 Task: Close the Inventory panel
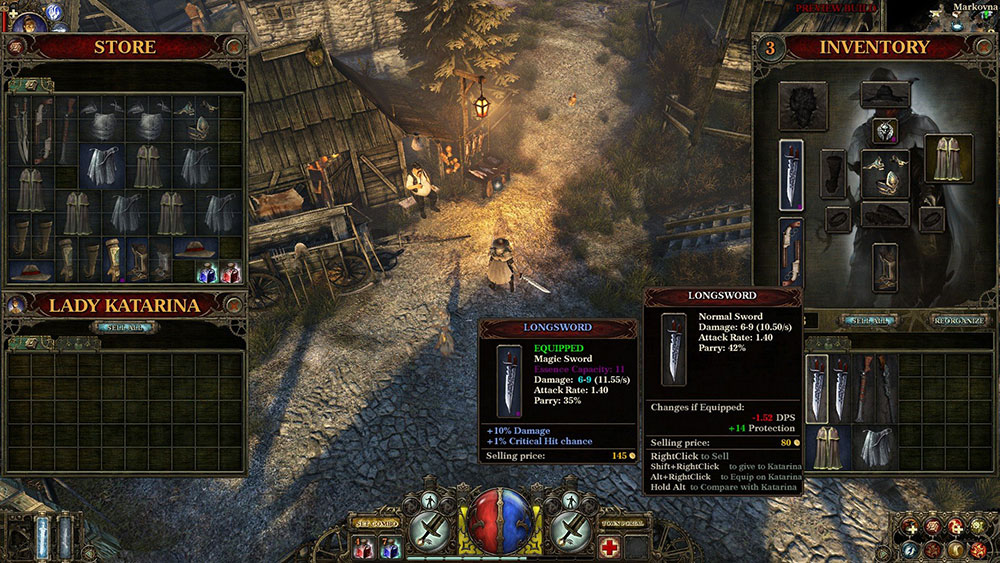982,46
